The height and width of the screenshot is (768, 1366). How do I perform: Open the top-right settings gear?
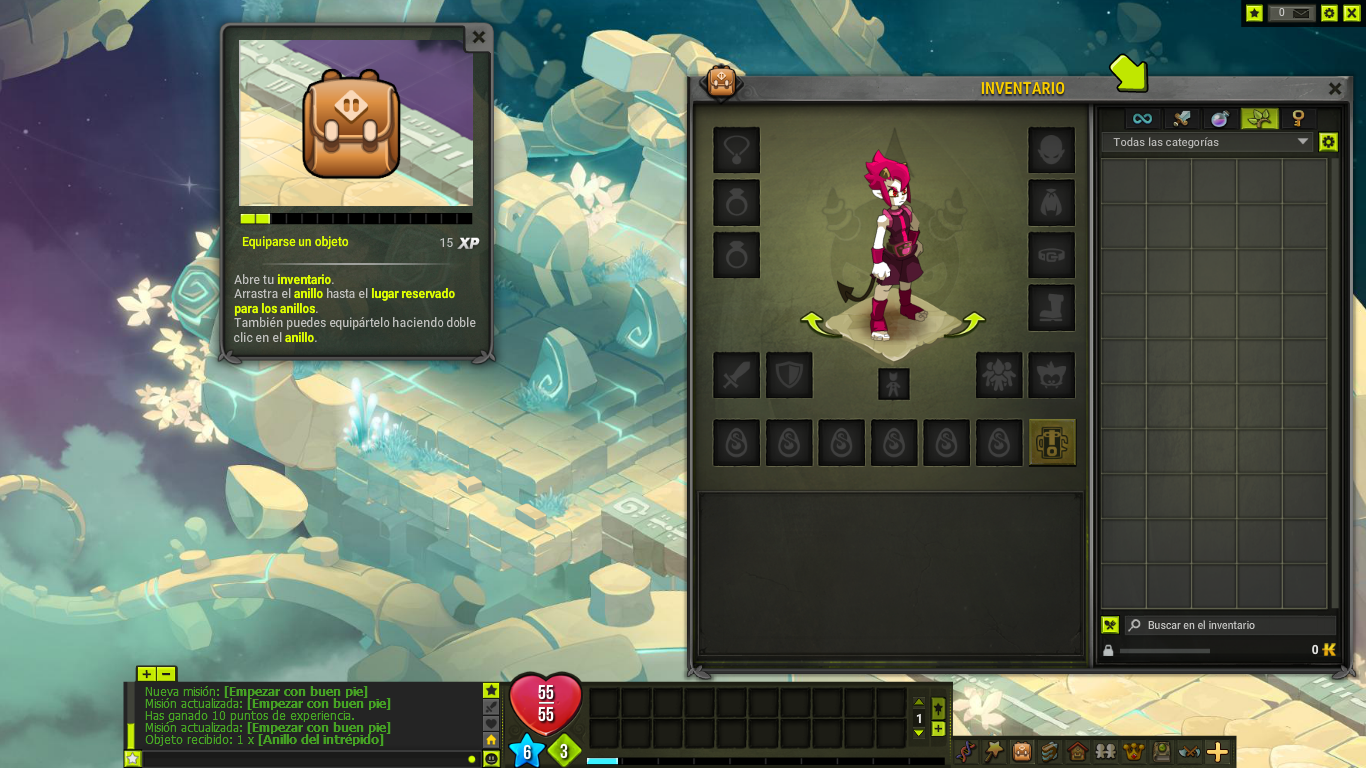[1329, 13]
